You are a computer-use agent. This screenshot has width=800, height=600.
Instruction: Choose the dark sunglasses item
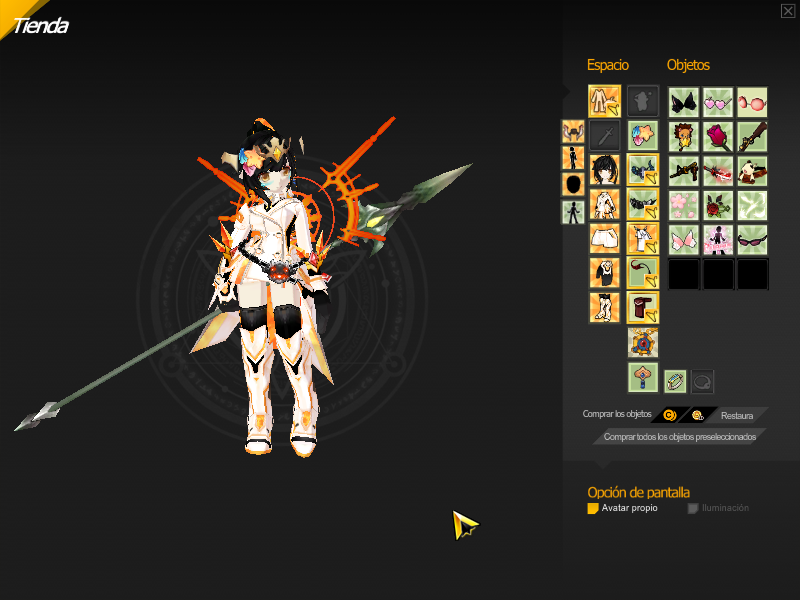tap(752, 238)
